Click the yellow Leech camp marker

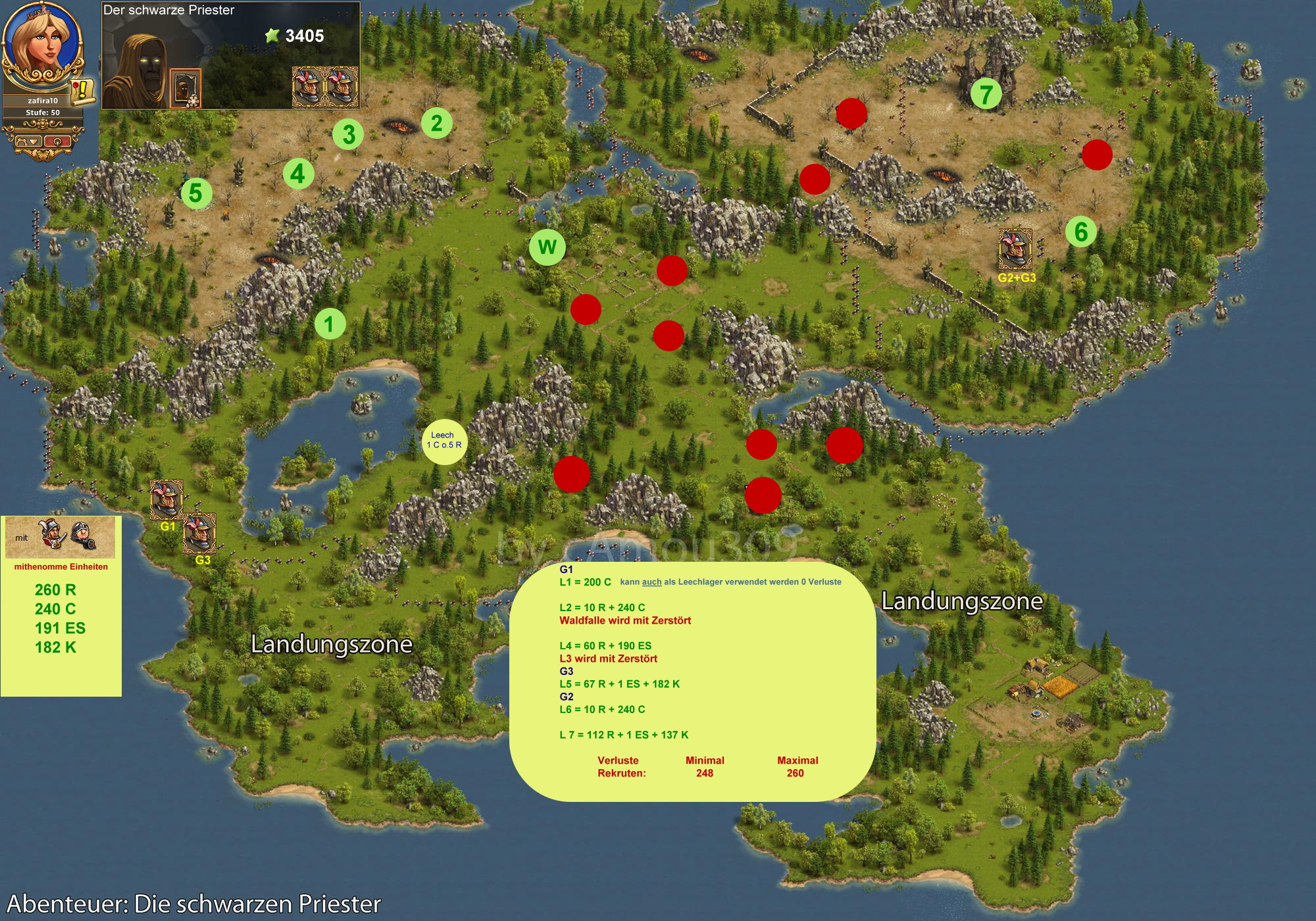pyautogui.click(x=444, y=441)
